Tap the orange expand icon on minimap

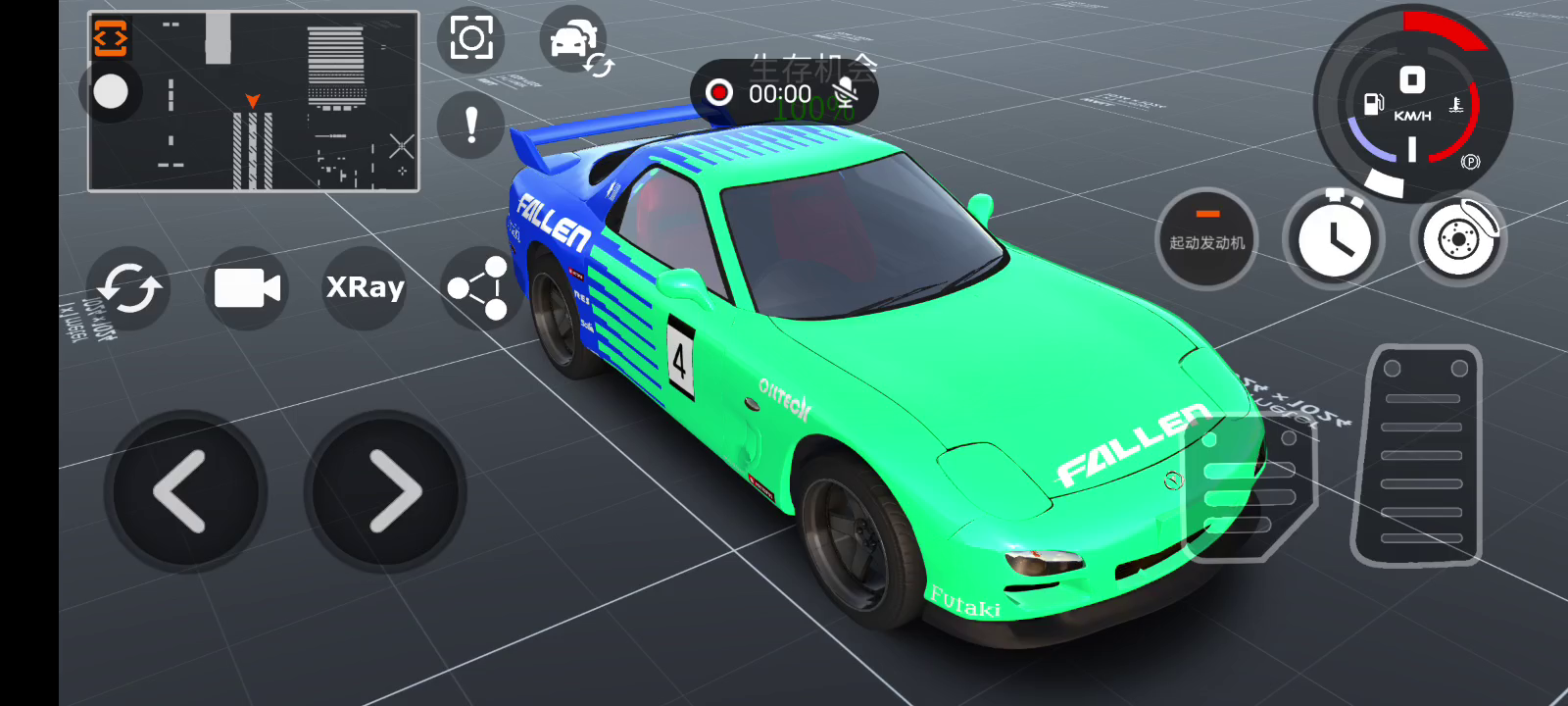coord(111,39)
